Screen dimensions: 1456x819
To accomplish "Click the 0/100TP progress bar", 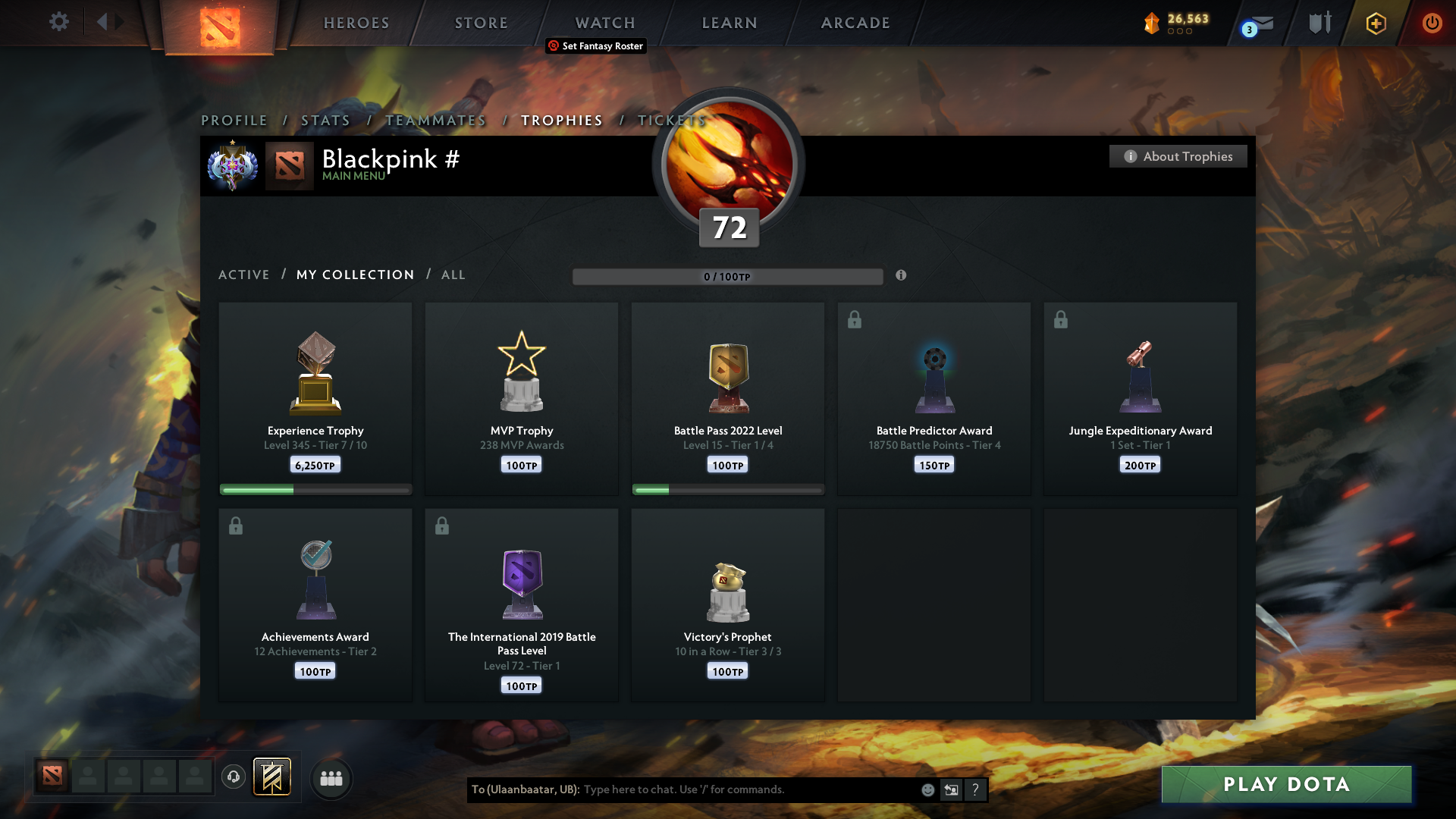I will pos(727,277).
